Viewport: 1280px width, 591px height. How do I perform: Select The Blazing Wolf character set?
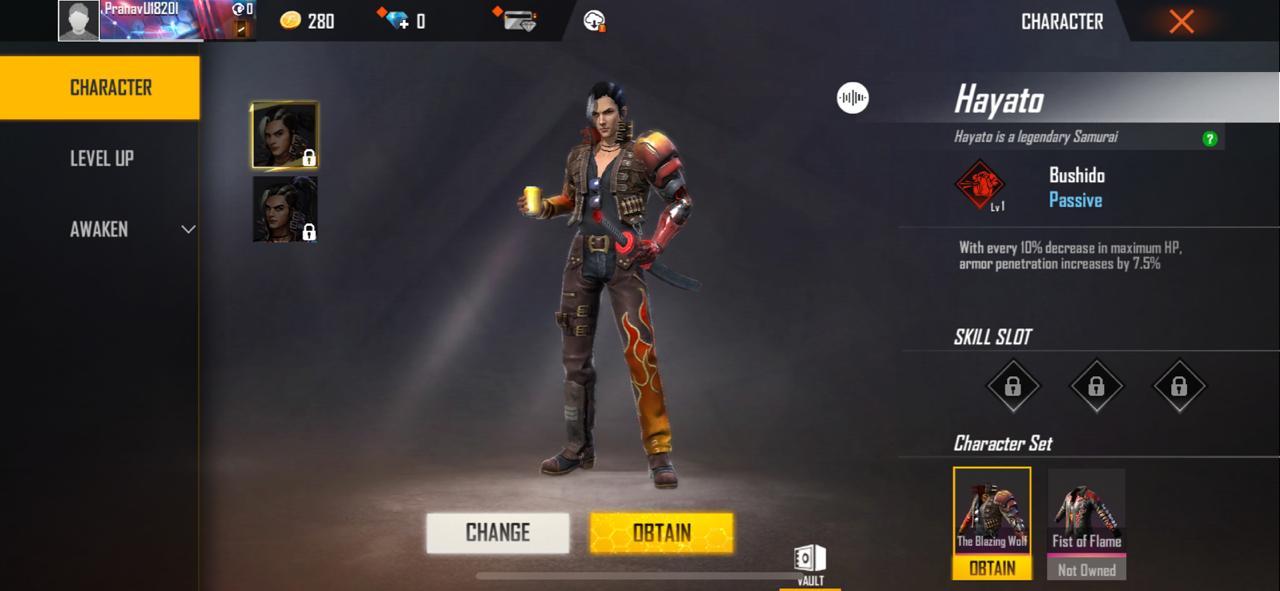(992, 511)
